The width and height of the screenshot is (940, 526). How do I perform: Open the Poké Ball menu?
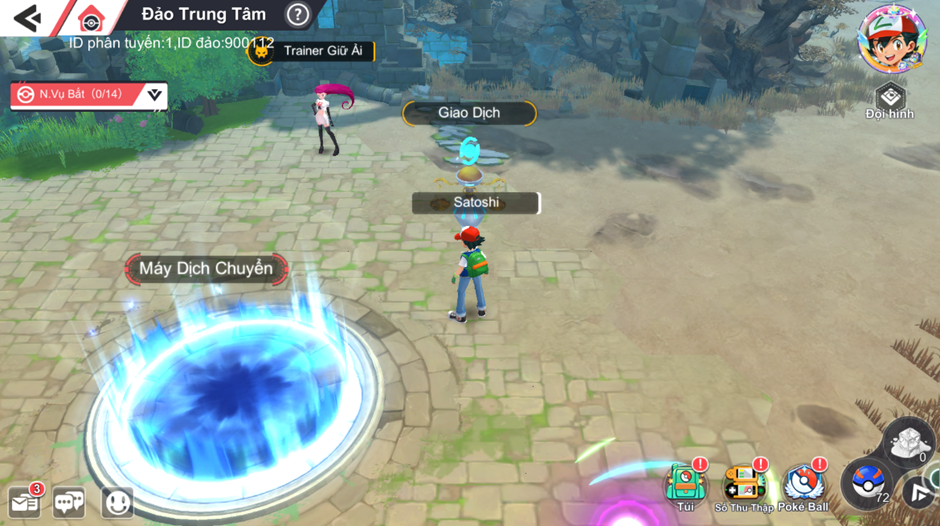(804, 487)
